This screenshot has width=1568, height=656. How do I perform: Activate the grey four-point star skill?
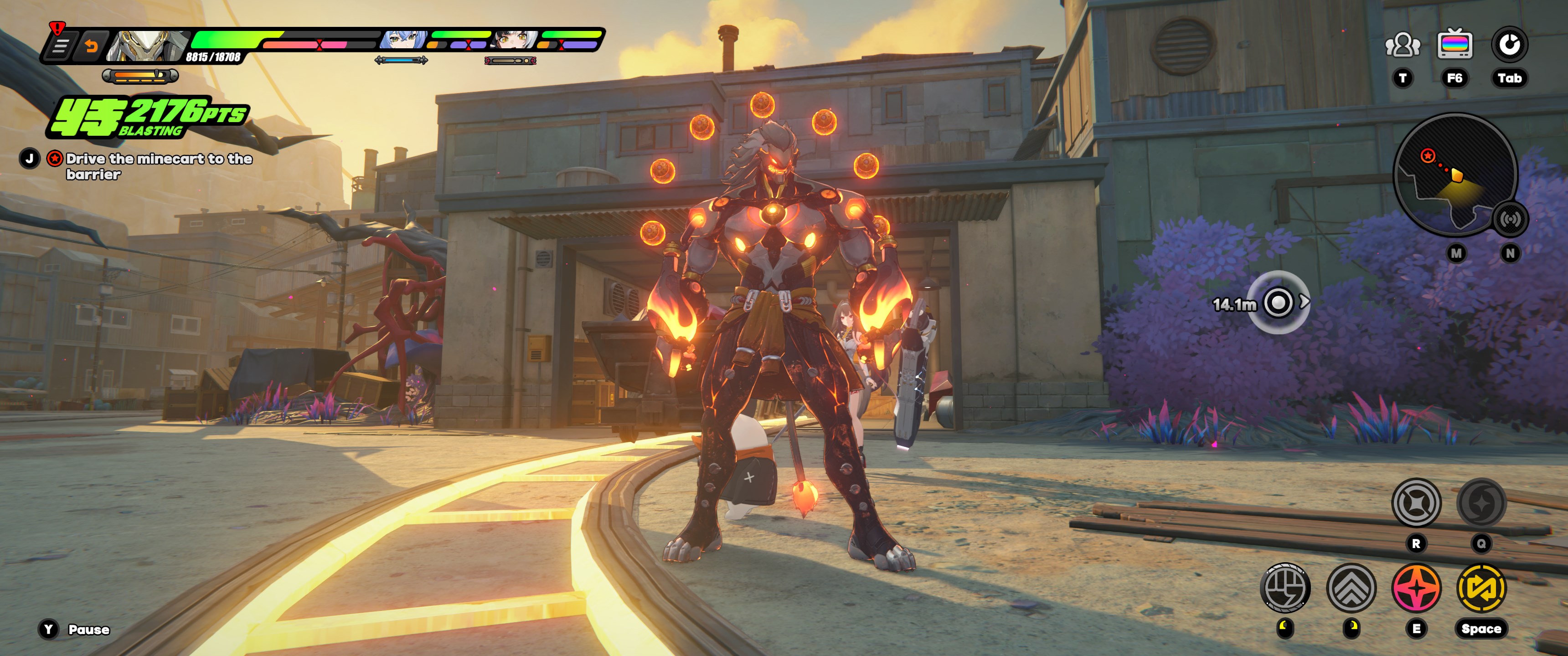pyautogui.click(x=1416, y=503)
